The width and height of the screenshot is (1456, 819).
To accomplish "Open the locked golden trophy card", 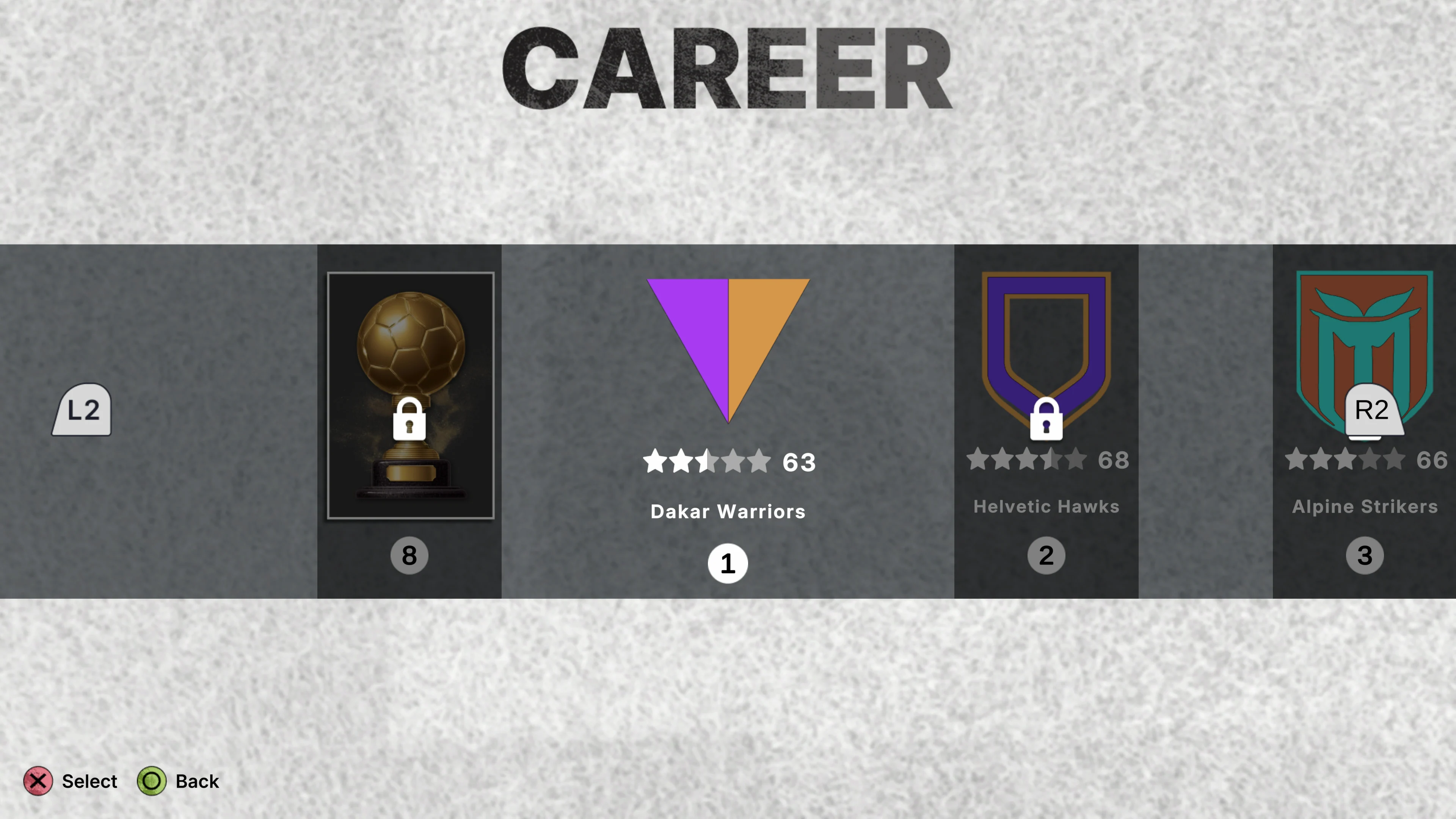I will (410, 395).
